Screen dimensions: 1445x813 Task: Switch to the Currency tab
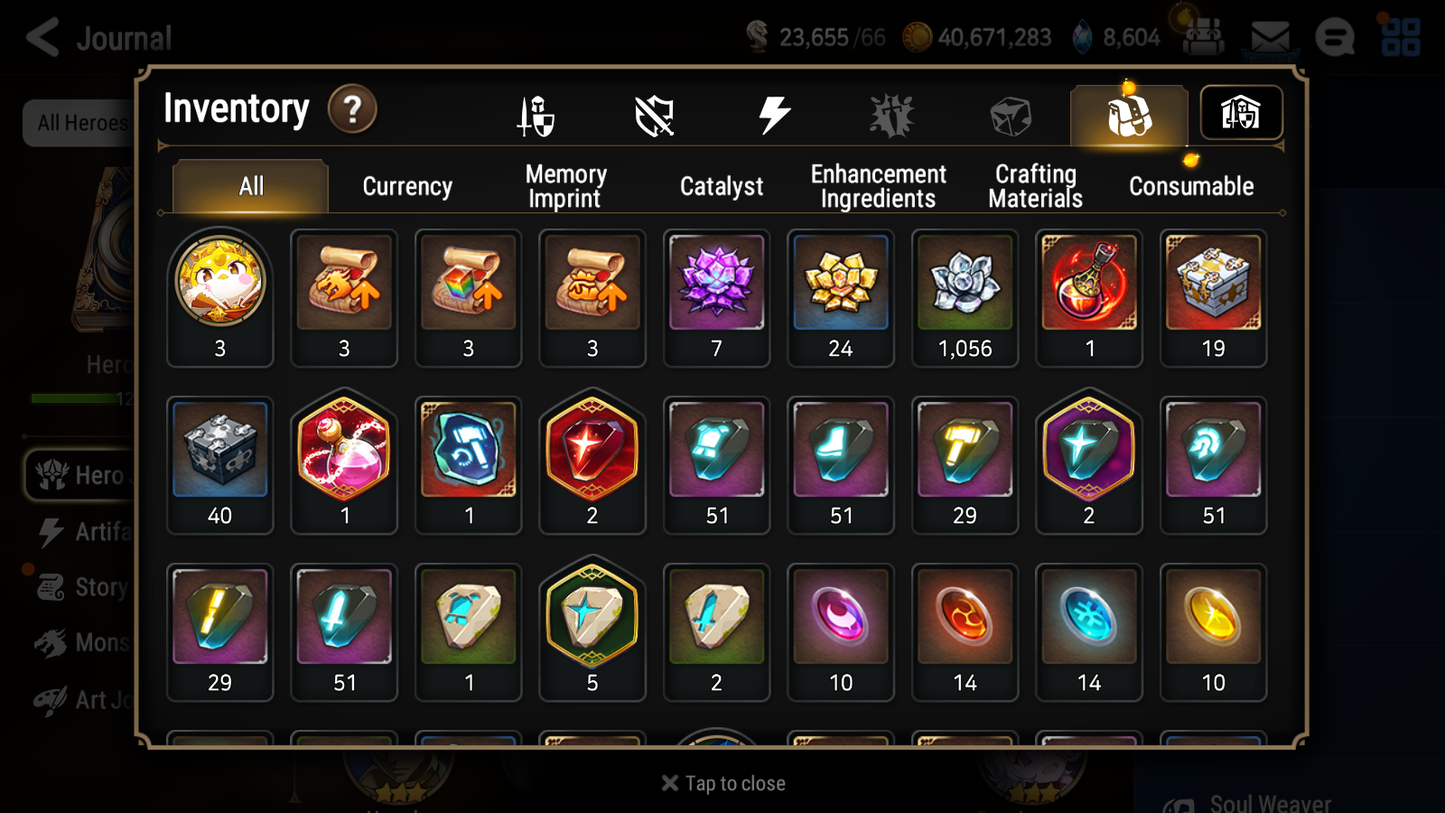[x=407, y=185]
